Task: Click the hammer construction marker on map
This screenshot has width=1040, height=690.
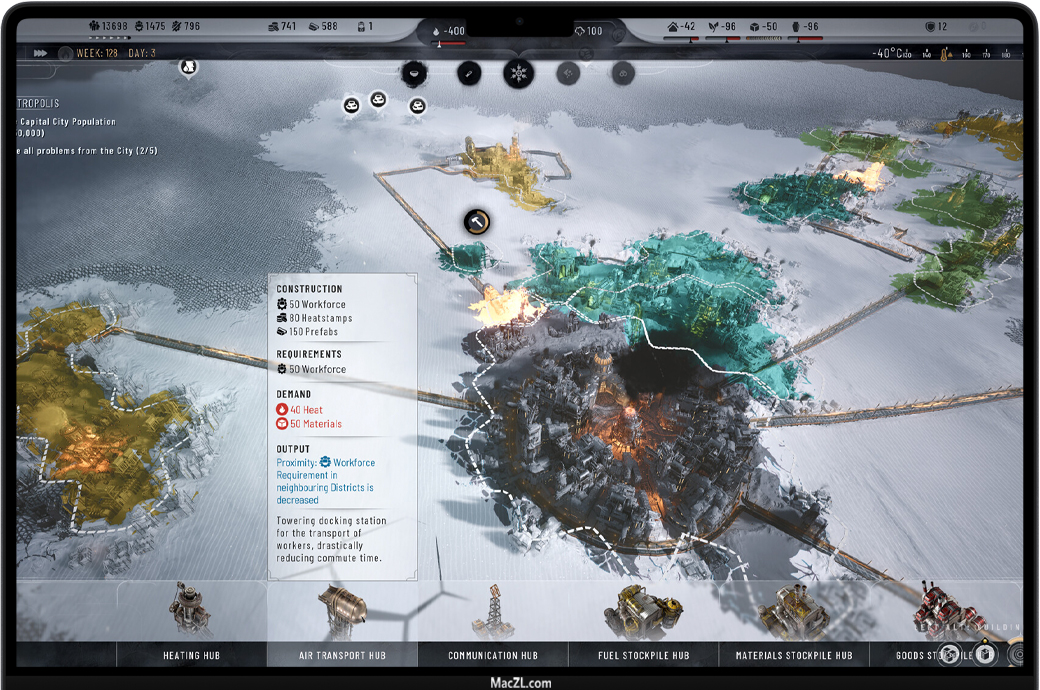Action: (478, 221)
